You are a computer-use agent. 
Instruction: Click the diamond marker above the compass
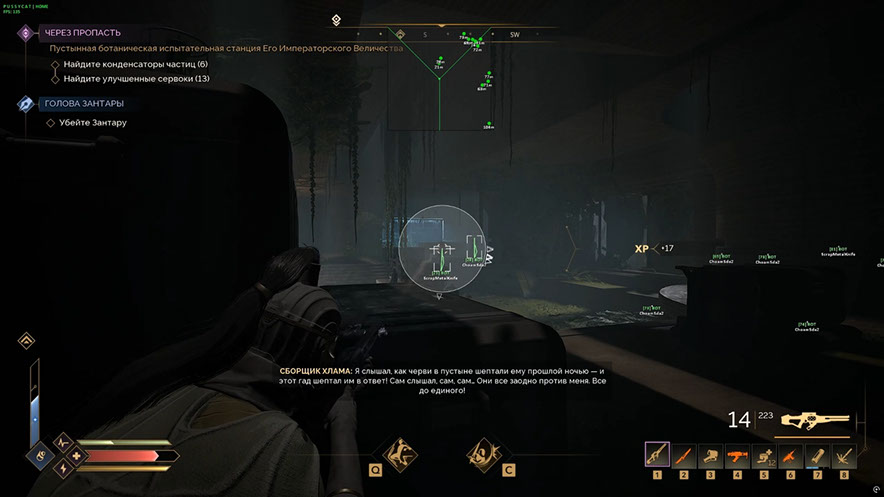pos(337,19)
